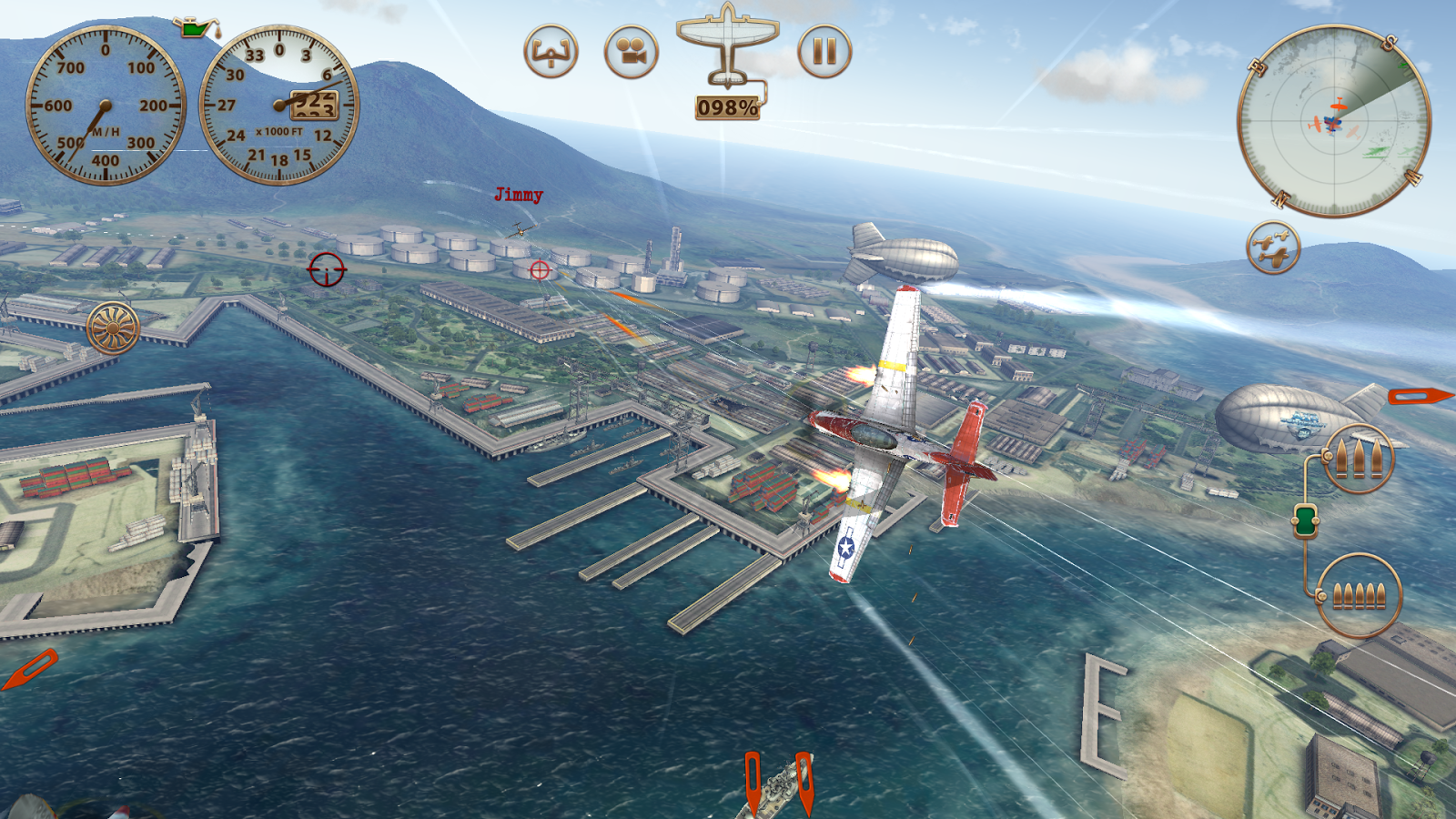Screen dimensions: 1456x819
Task: Select the squadron planes icon below radar
Action: click(1272, 248)
